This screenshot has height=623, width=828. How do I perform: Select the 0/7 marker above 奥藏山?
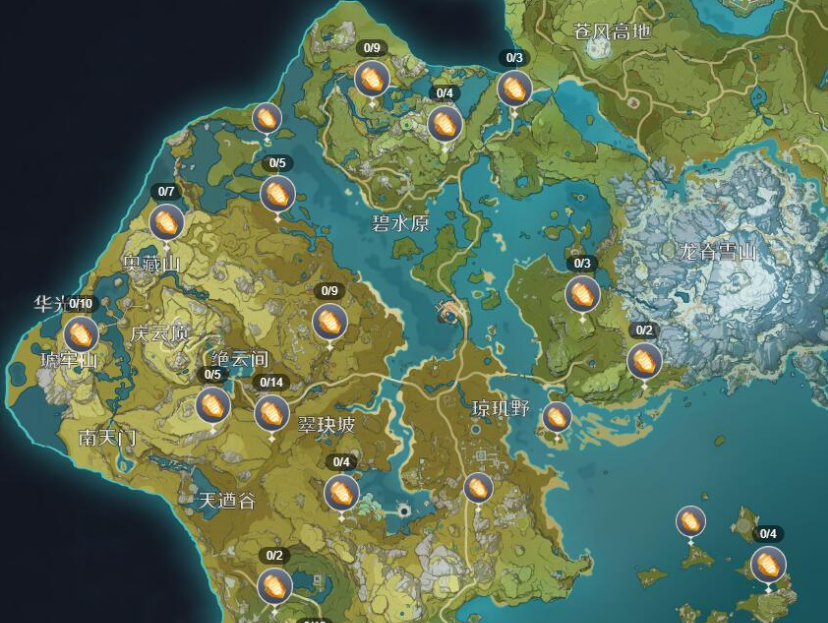click(x=167, y=222)
